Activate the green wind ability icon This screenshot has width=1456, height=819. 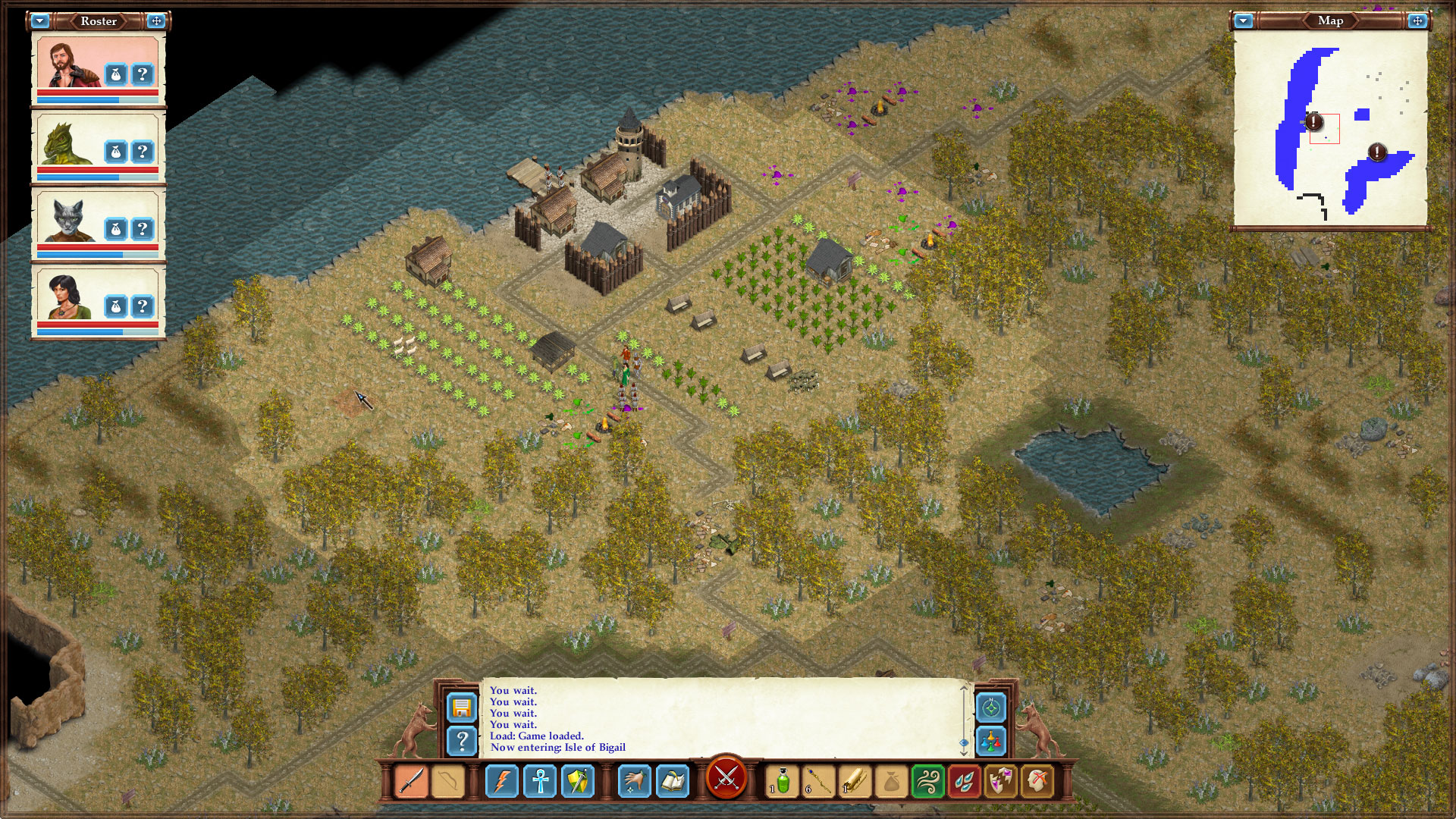point(929,780)
